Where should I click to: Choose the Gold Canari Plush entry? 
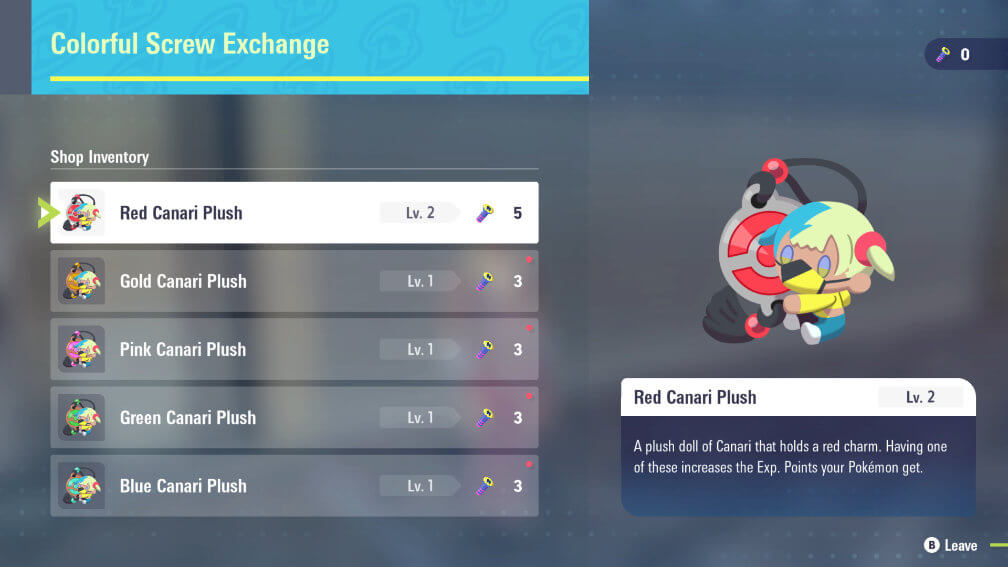[294, 281]
